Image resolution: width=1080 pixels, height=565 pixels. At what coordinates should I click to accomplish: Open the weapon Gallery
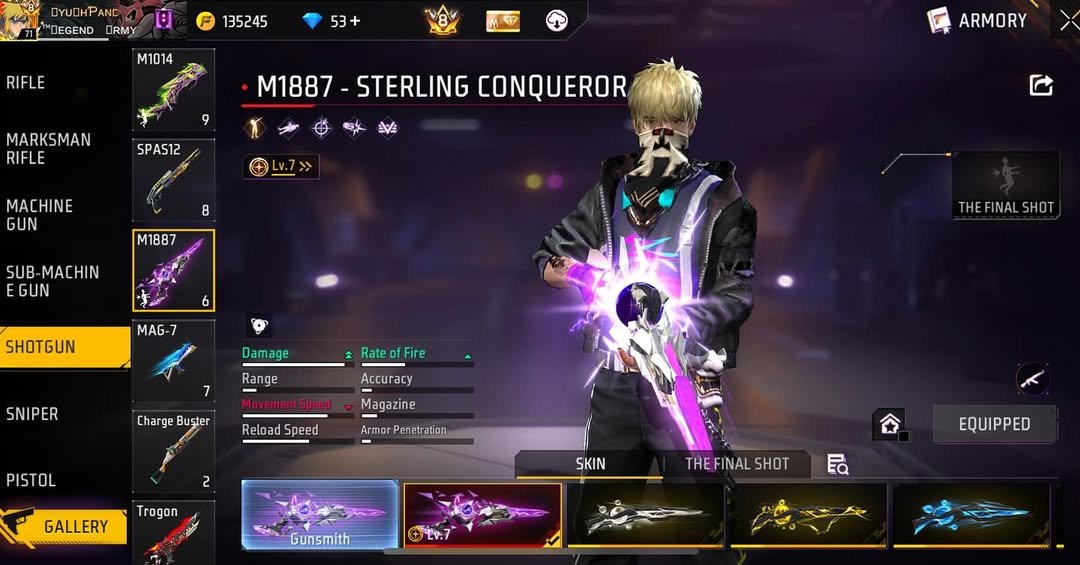[x=66, y=526]
